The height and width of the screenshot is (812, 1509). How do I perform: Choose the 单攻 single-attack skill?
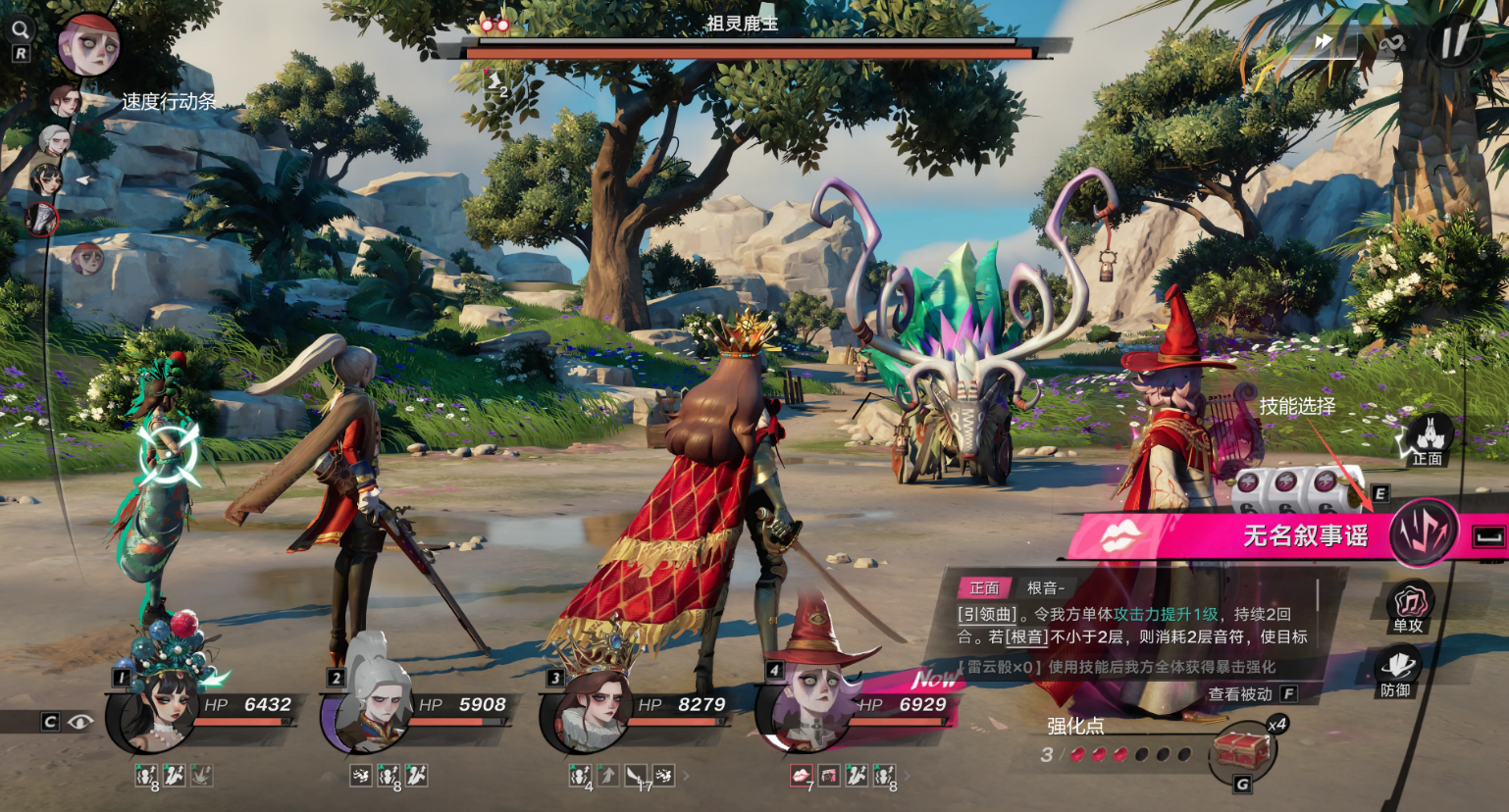point(1410,605)
